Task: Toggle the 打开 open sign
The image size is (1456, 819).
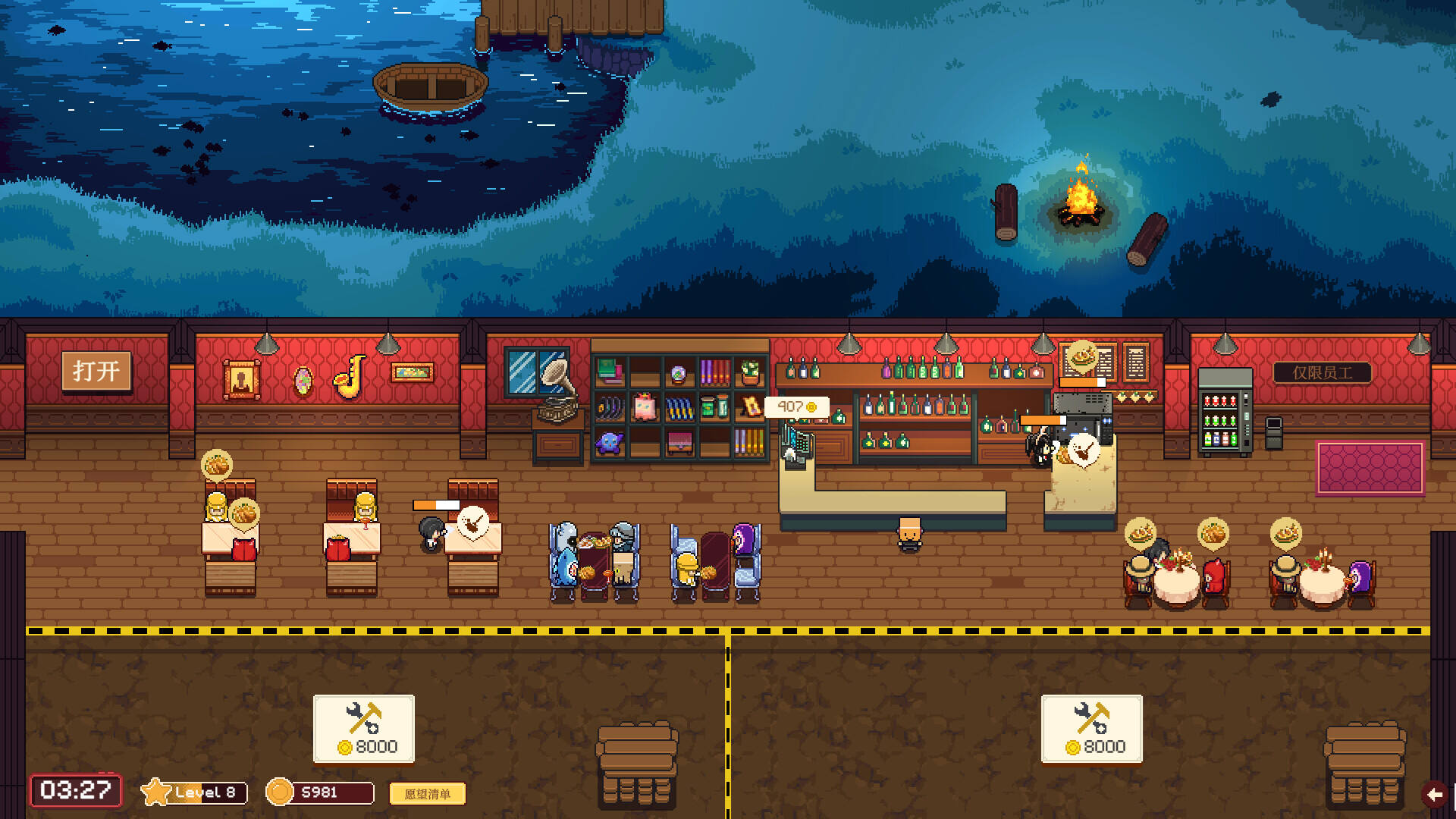Action: tap(96, 371)
